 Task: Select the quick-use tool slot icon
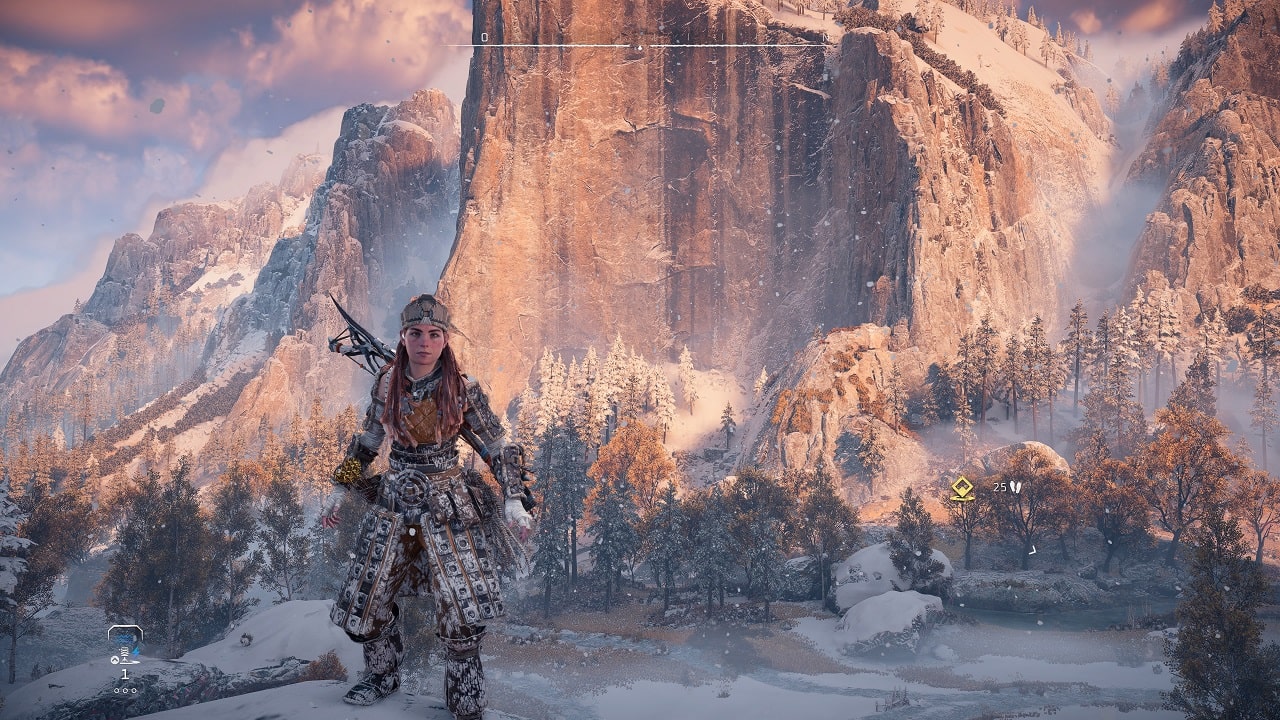pyautogui.click(x=125, y=643)
